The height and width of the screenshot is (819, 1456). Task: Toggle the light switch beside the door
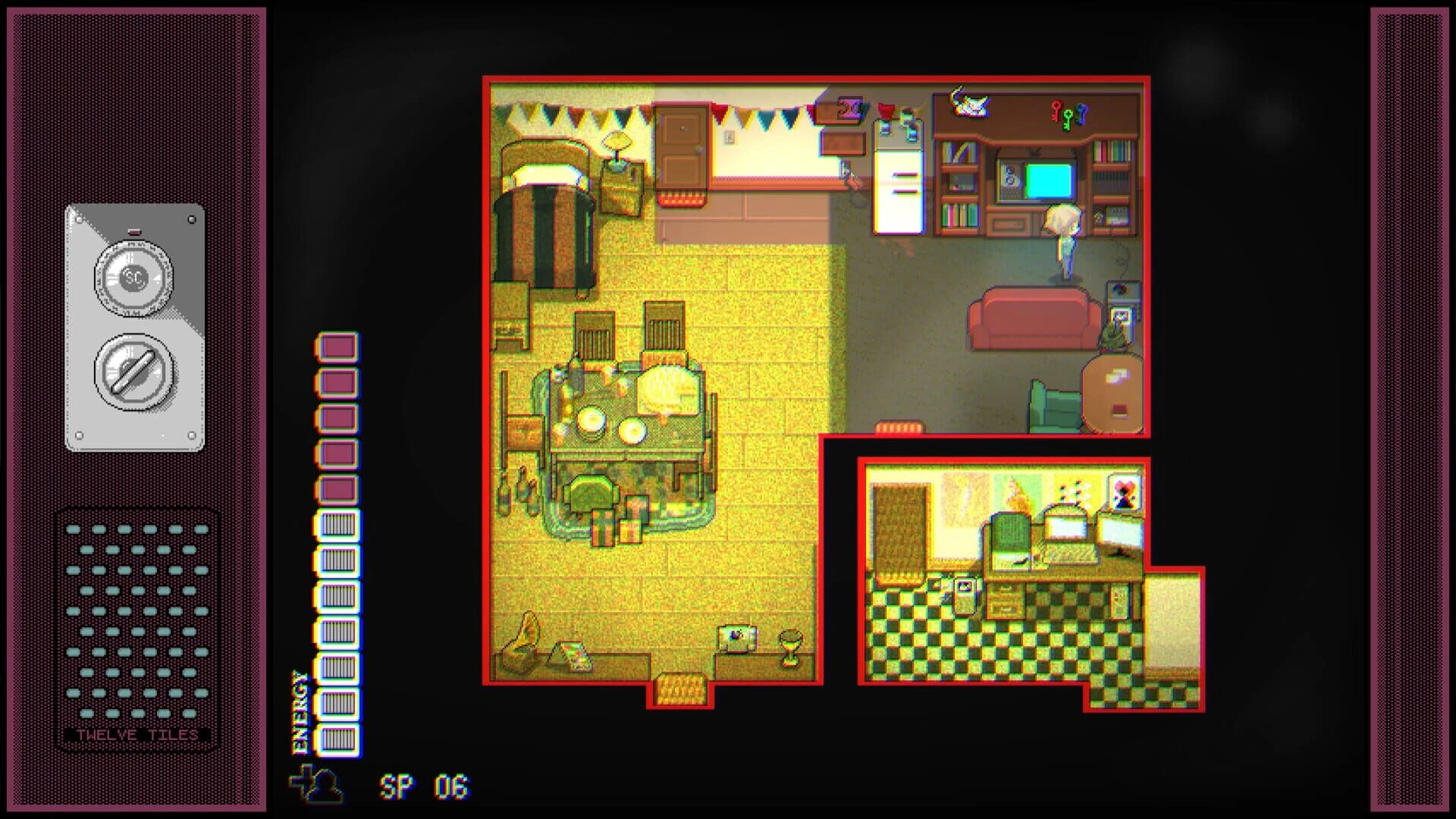tap(730, 138)
